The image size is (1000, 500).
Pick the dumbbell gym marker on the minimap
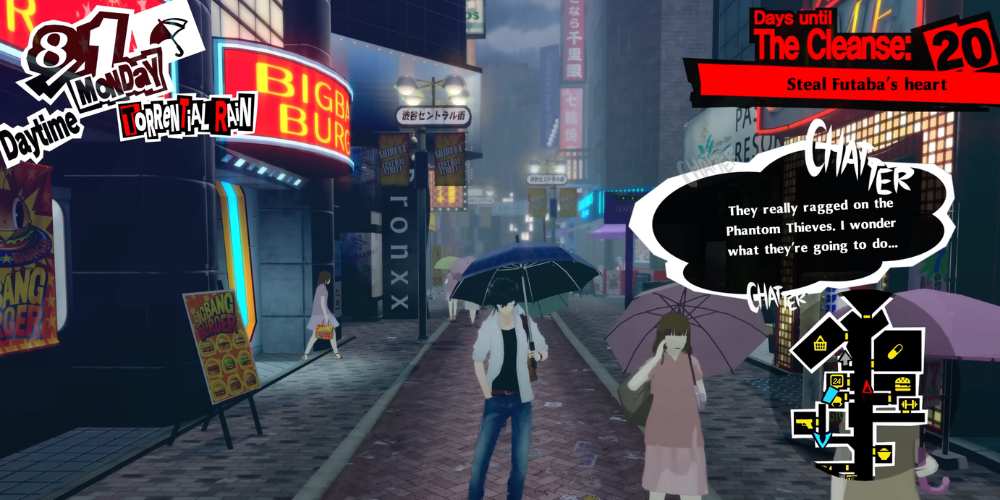click(910, 403)
